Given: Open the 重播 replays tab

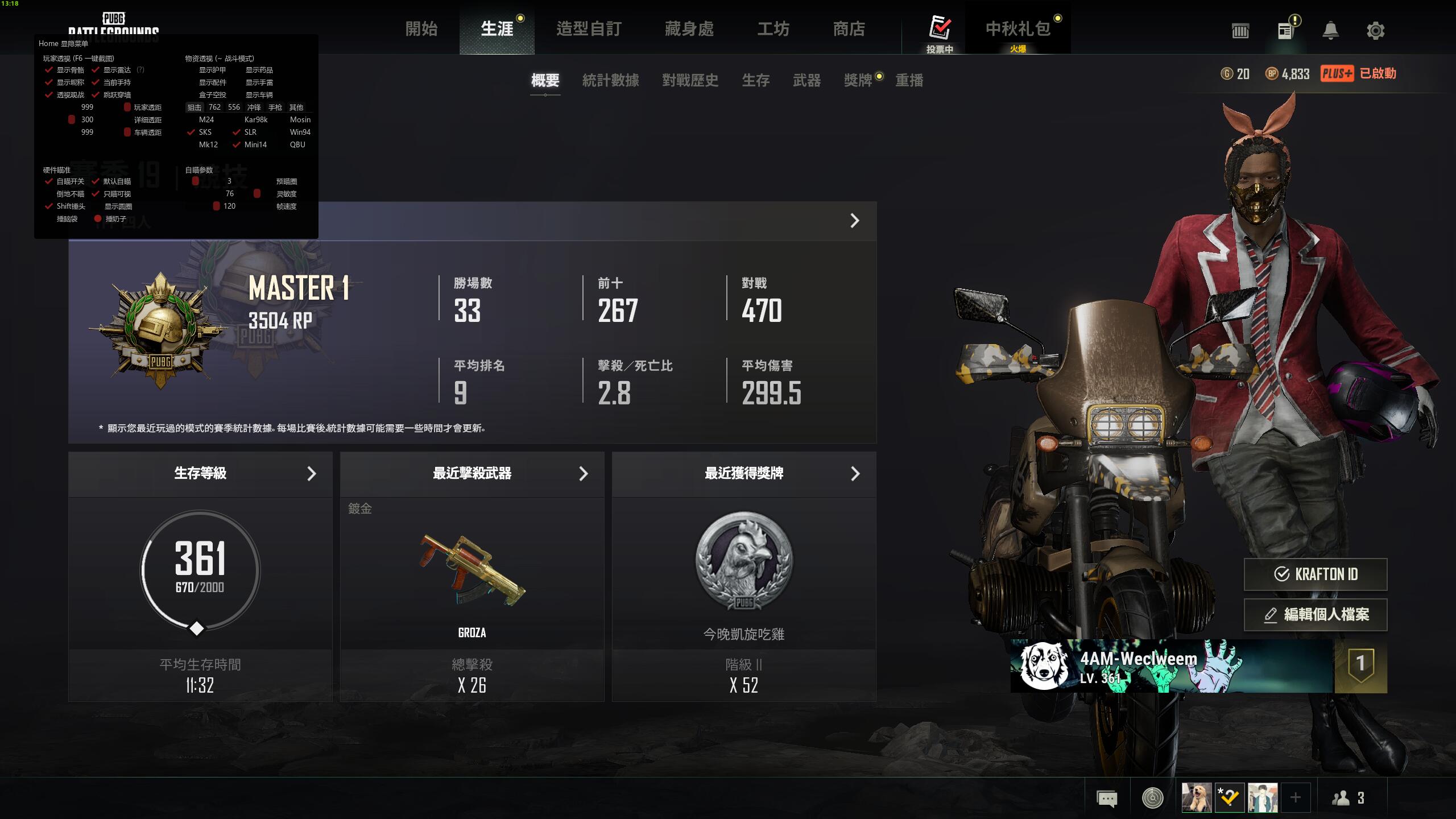Looking at the screenshot, I should (909, 81).
